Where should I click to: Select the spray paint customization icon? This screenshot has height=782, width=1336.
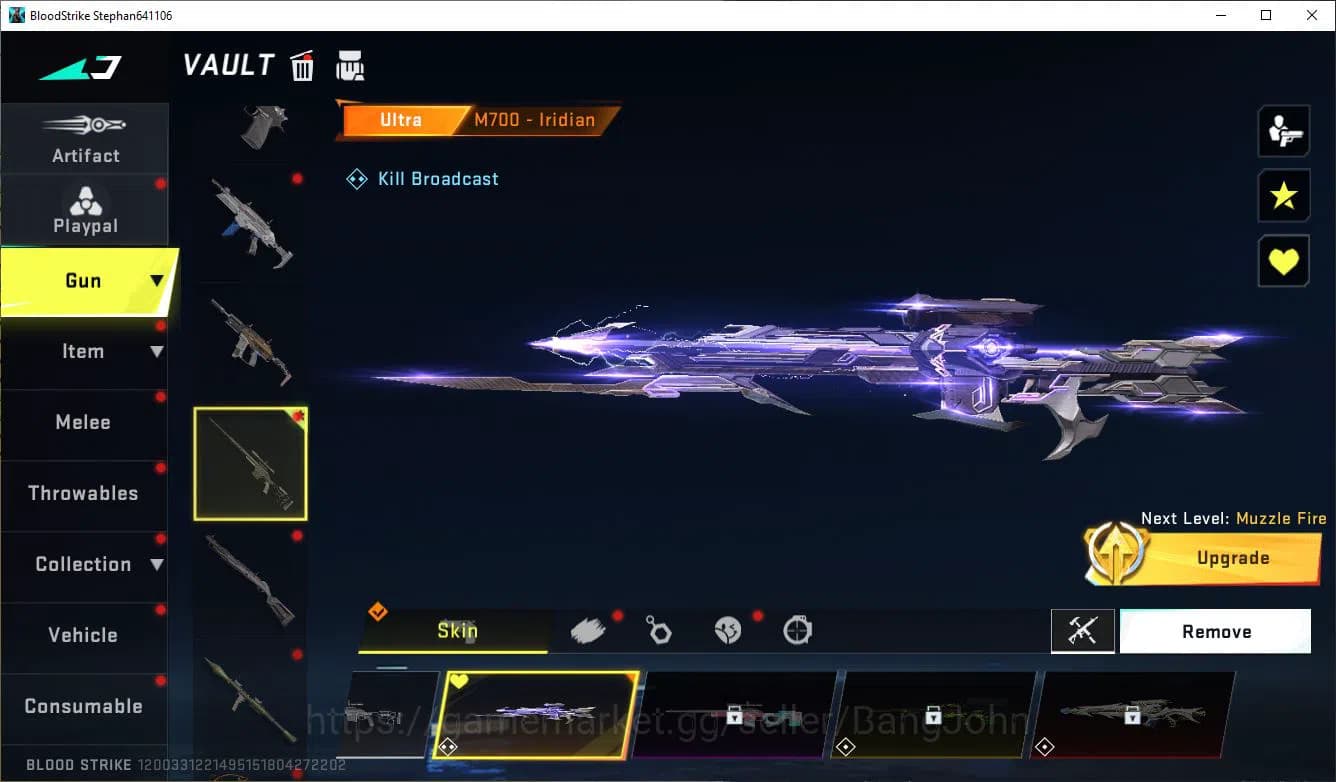[x=588, y=628]
